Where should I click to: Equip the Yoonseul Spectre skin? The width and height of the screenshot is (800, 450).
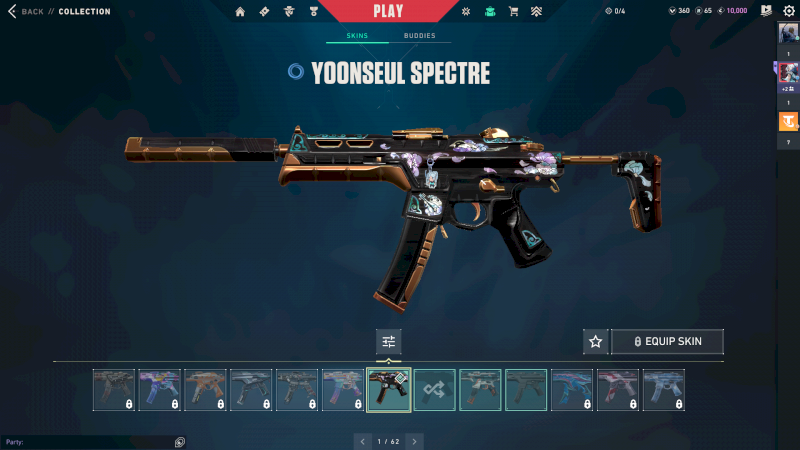[x=667, y=342]
